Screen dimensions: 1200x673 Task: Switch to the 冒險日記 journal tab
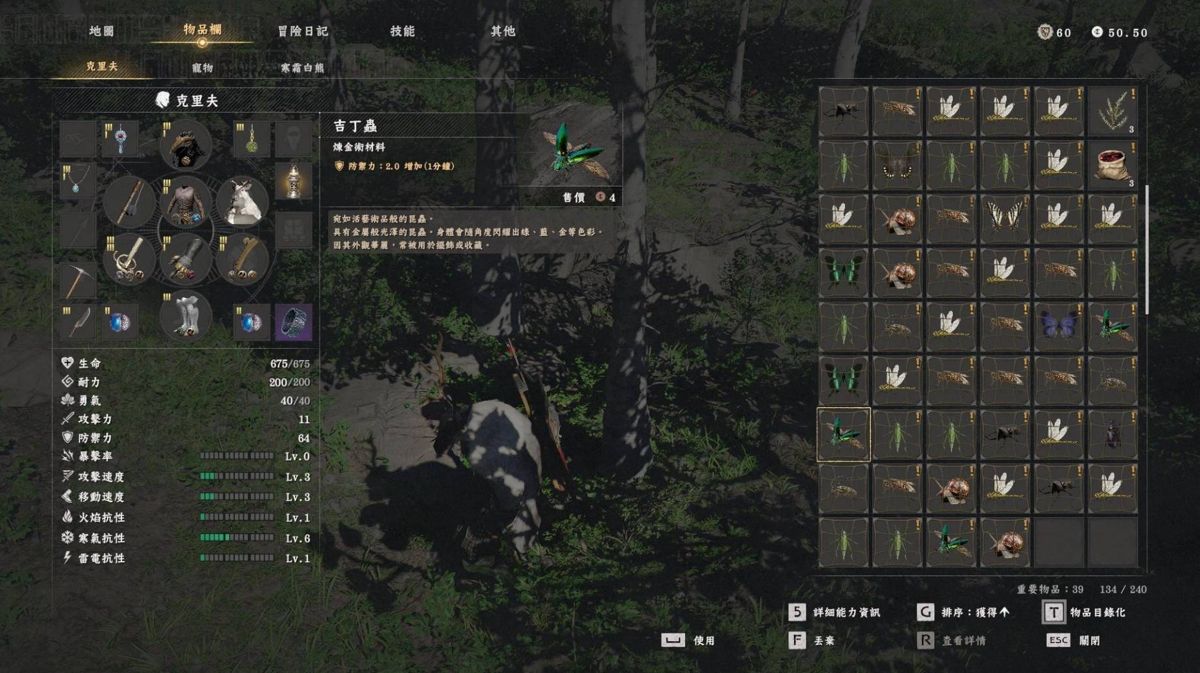coord(302,31)
